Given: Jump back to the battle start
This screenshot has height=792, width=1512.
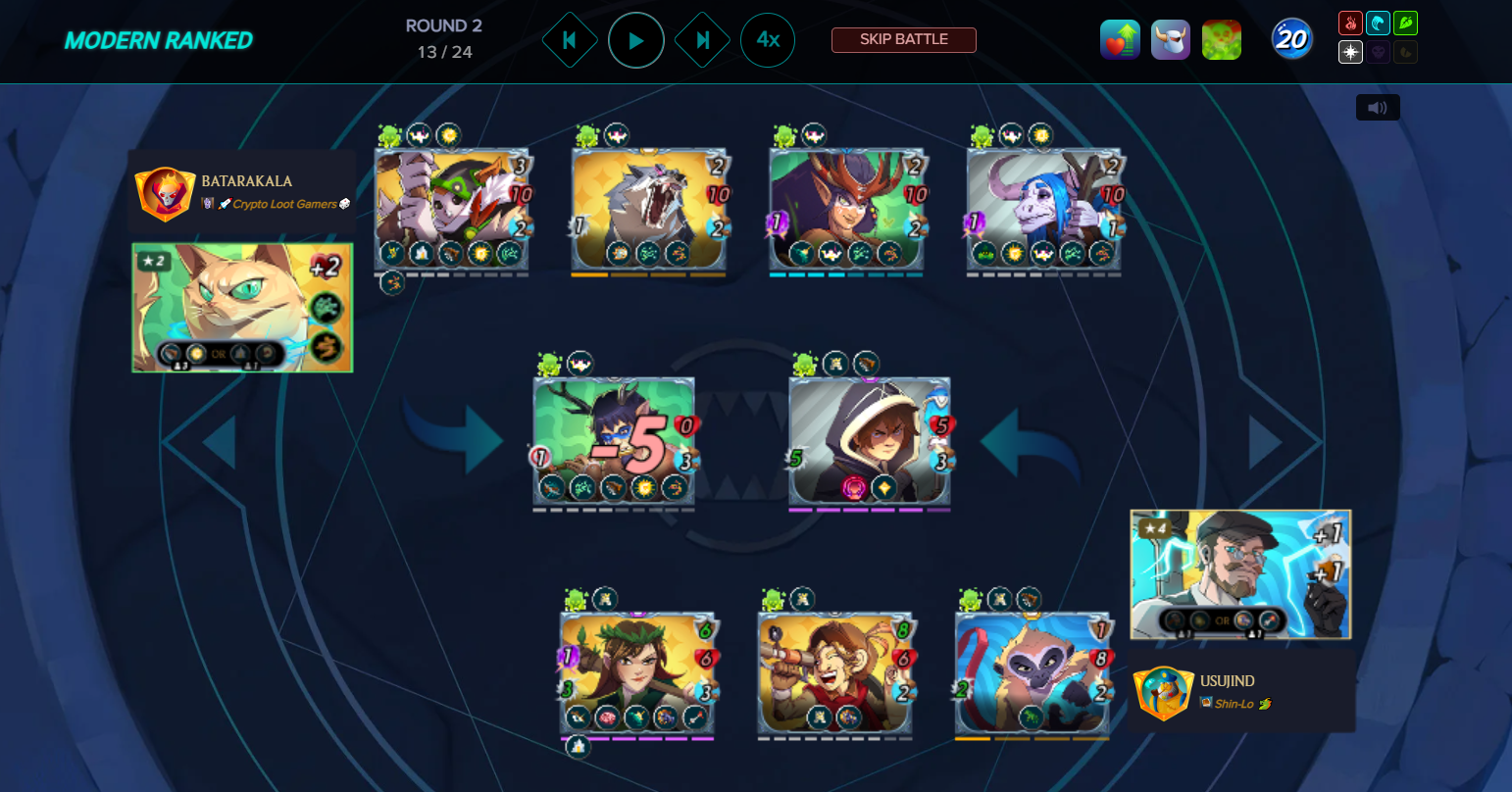Looking at the screenshot, I should click(570, 40).
